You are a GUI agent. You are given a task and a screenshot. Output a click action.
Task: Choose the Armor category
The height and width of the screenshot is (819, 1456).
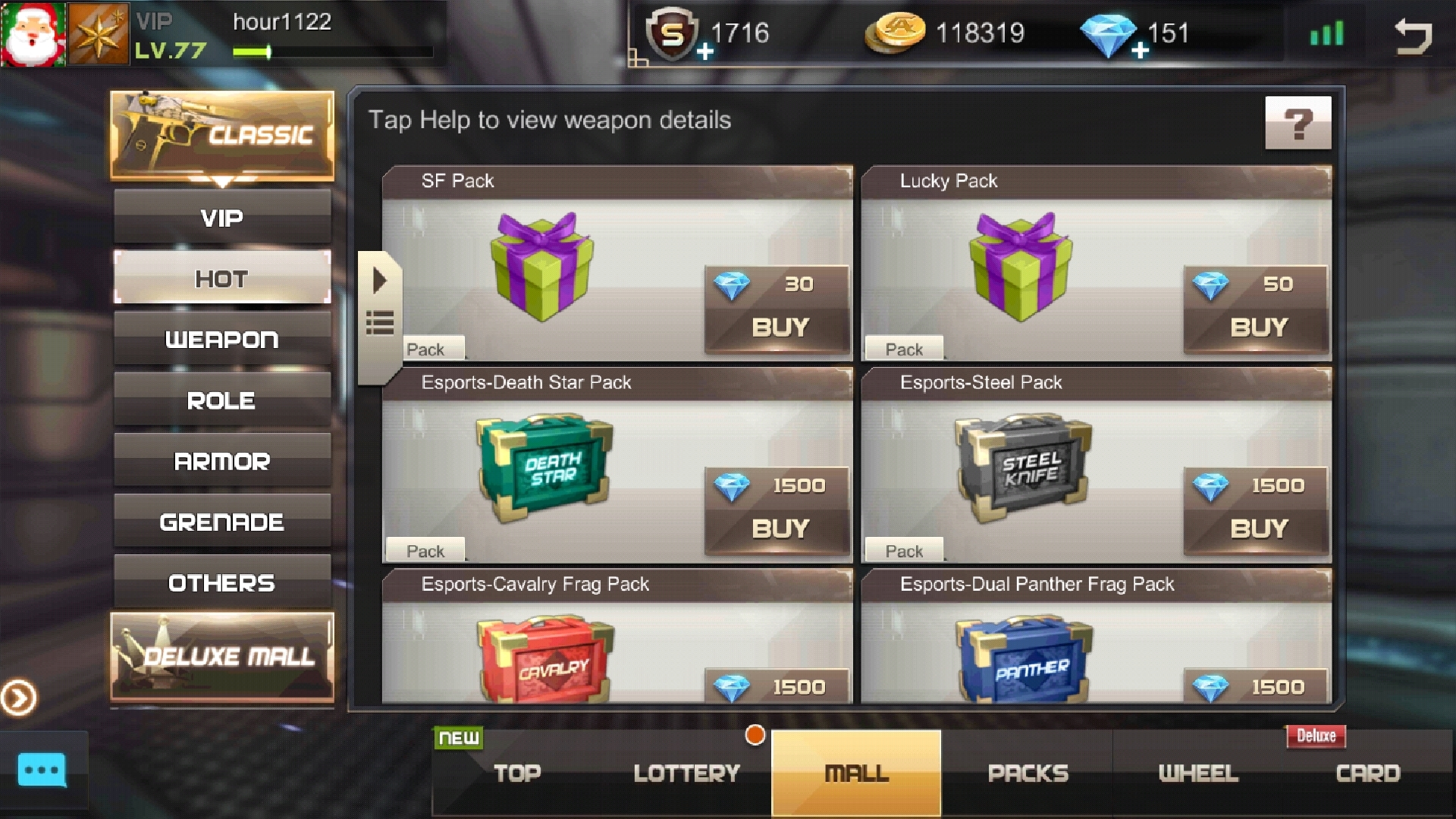pyautogui.click(x=221, y=461)
